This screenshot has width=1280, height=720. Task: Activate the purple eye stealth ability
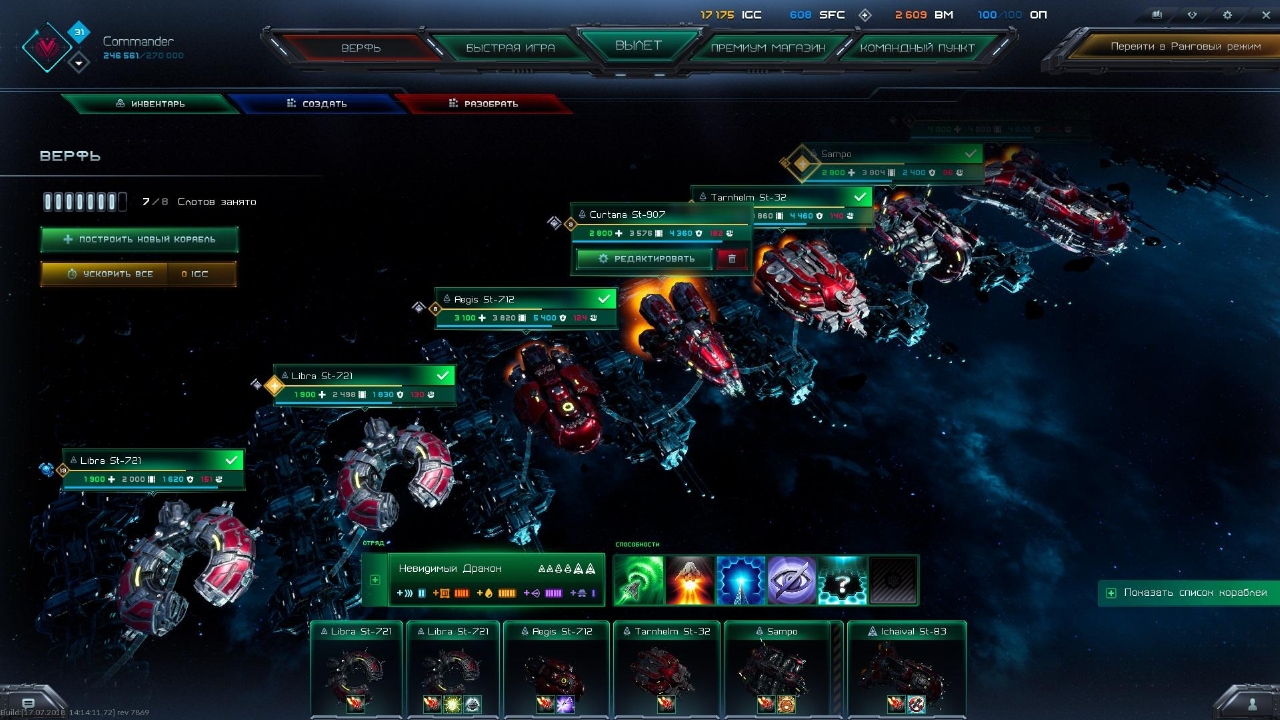pos(791,580)
